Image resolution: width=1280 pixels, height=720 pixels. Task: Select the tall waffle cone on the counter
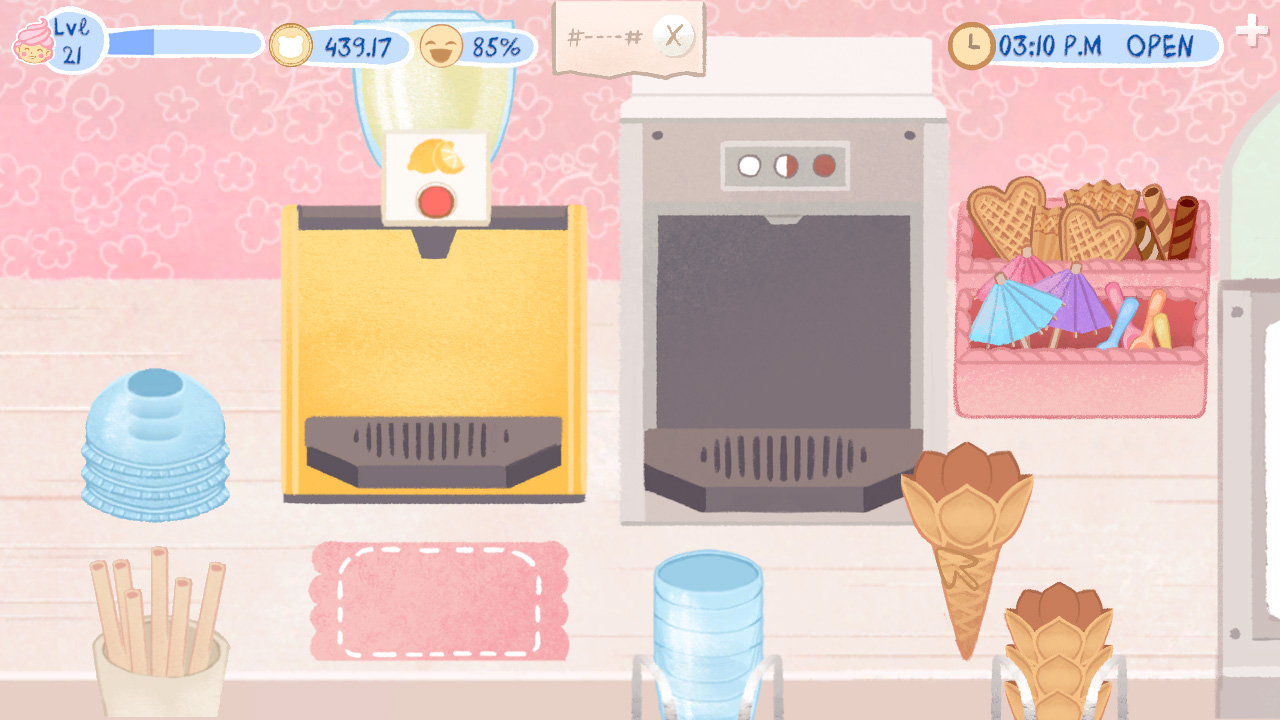click(x=965, y=540)
